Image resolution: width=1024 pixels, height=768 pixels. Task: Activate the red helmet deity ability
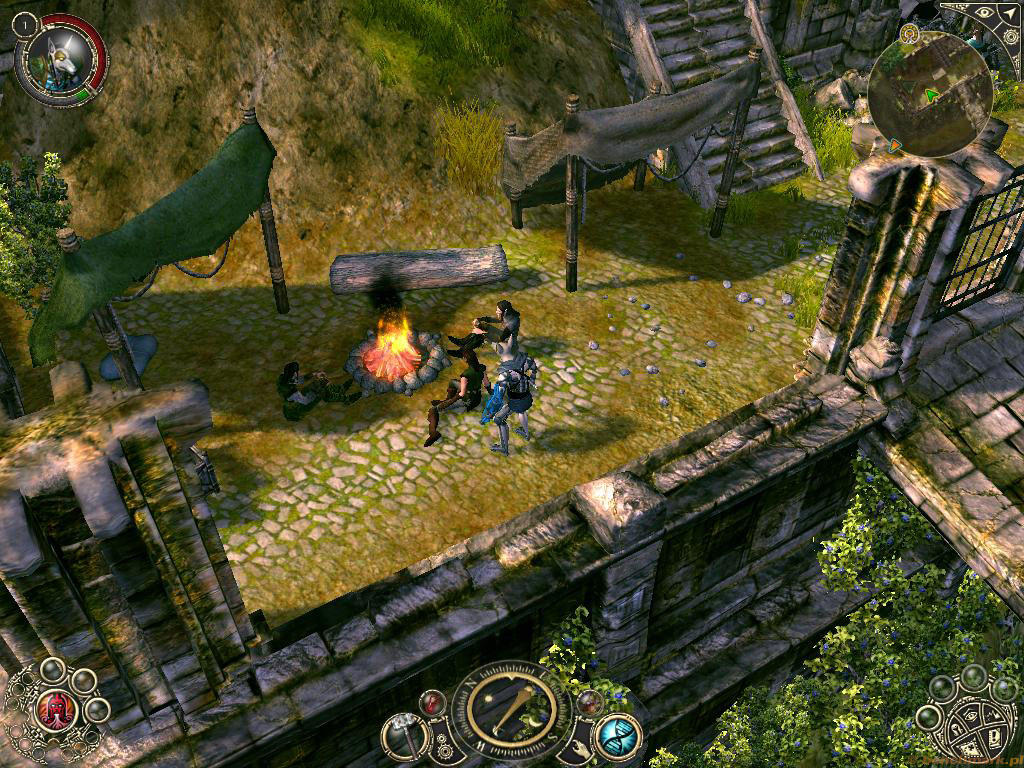(56, 710)
